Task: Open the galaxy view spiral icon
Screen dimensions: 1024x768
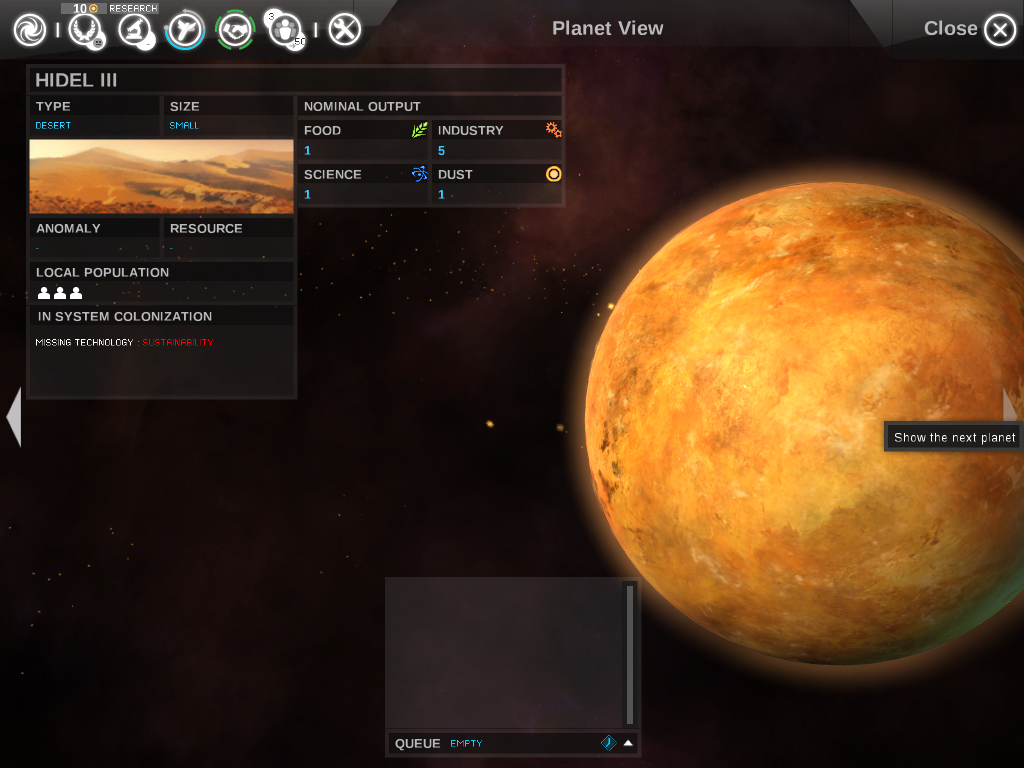Action: click(x=30, y=30)
